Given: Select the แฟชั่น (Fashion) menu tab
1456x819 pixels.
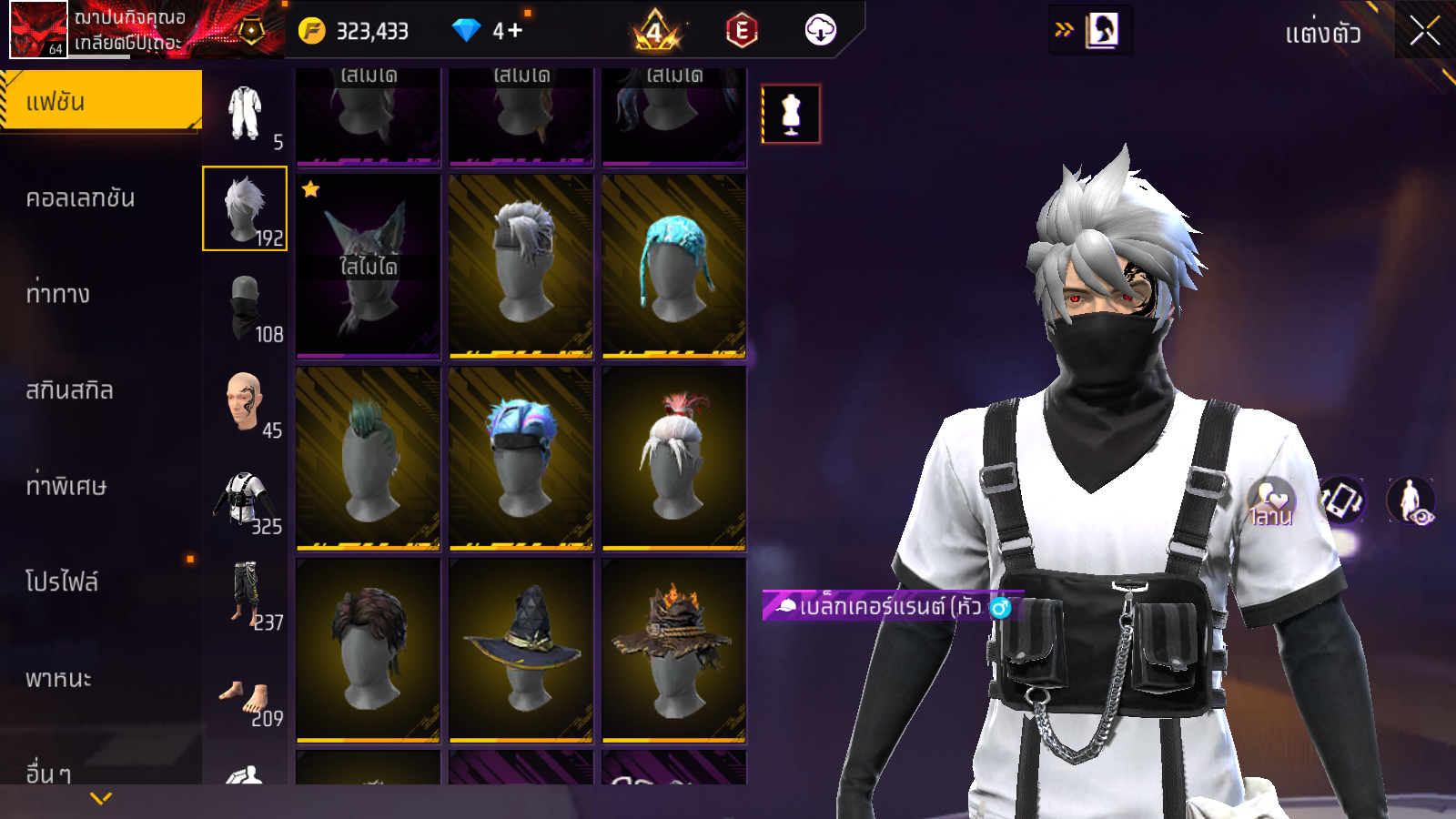Looking at the screenshot, I should click(x=100, y=101).
